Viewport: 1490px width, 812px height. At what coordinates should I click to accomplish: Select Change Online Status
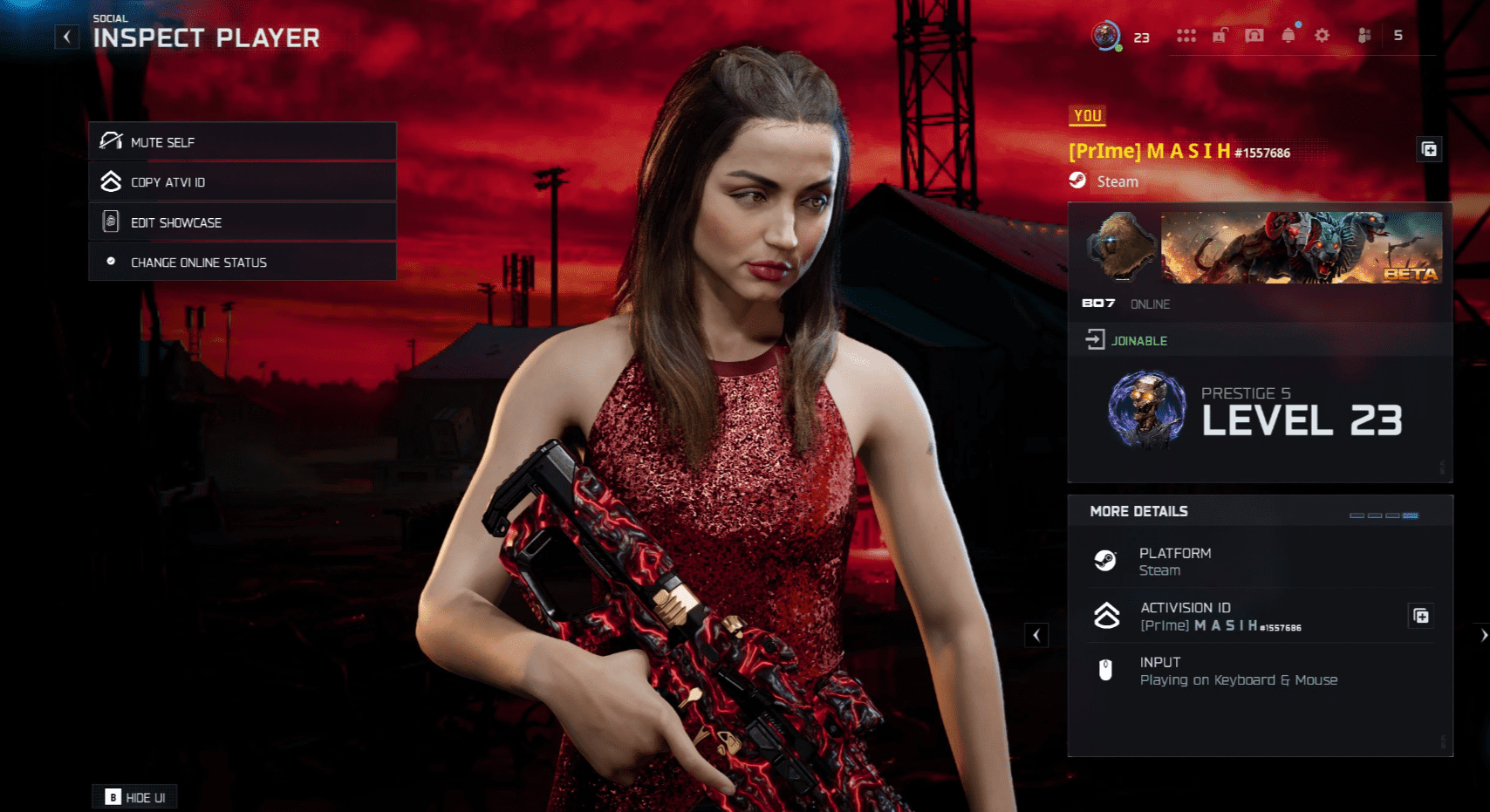coord(198,262)
